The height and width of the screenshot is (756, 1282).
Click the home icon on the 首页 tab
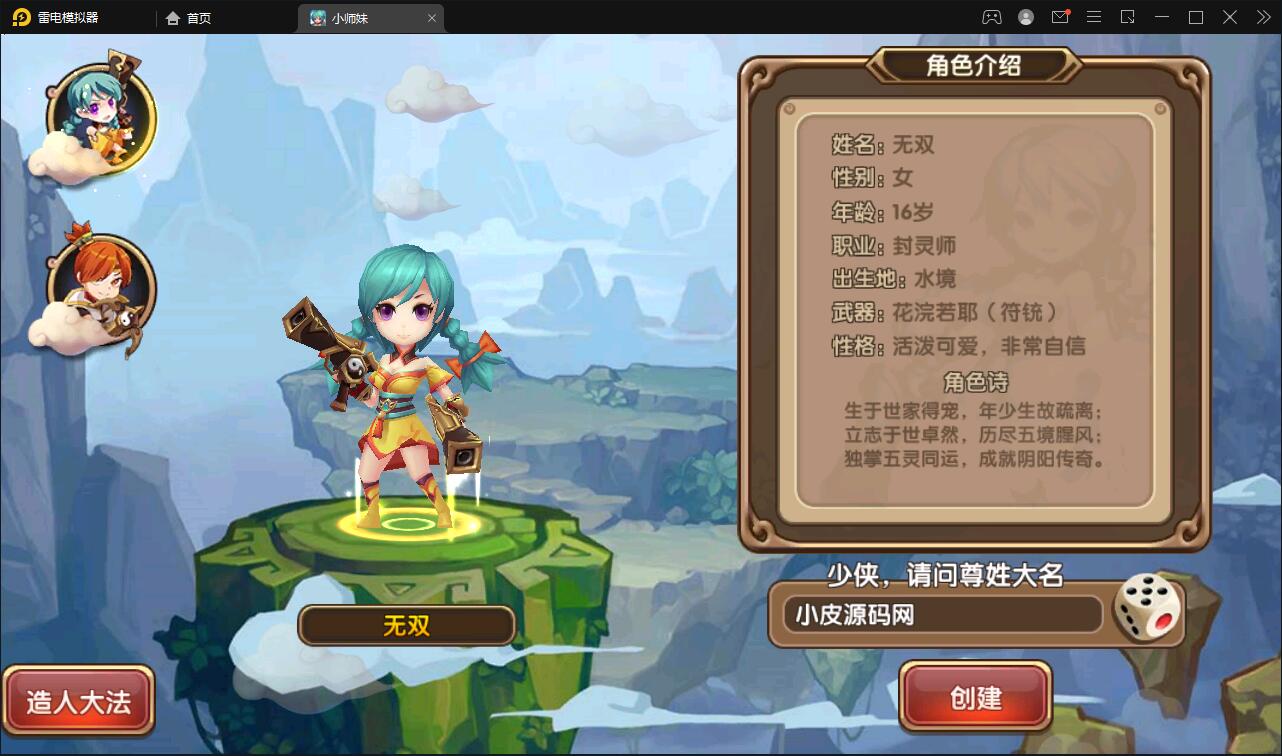click(x=172, y=17)
